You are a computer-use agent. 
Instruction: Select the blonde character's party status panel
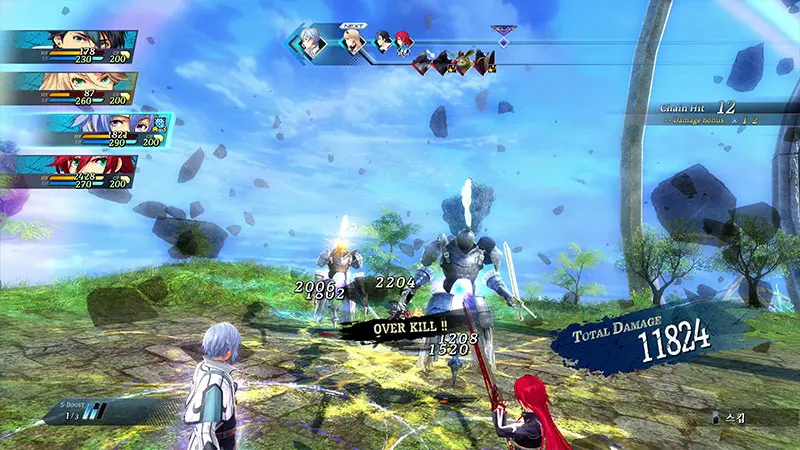(x=70, y=89)
